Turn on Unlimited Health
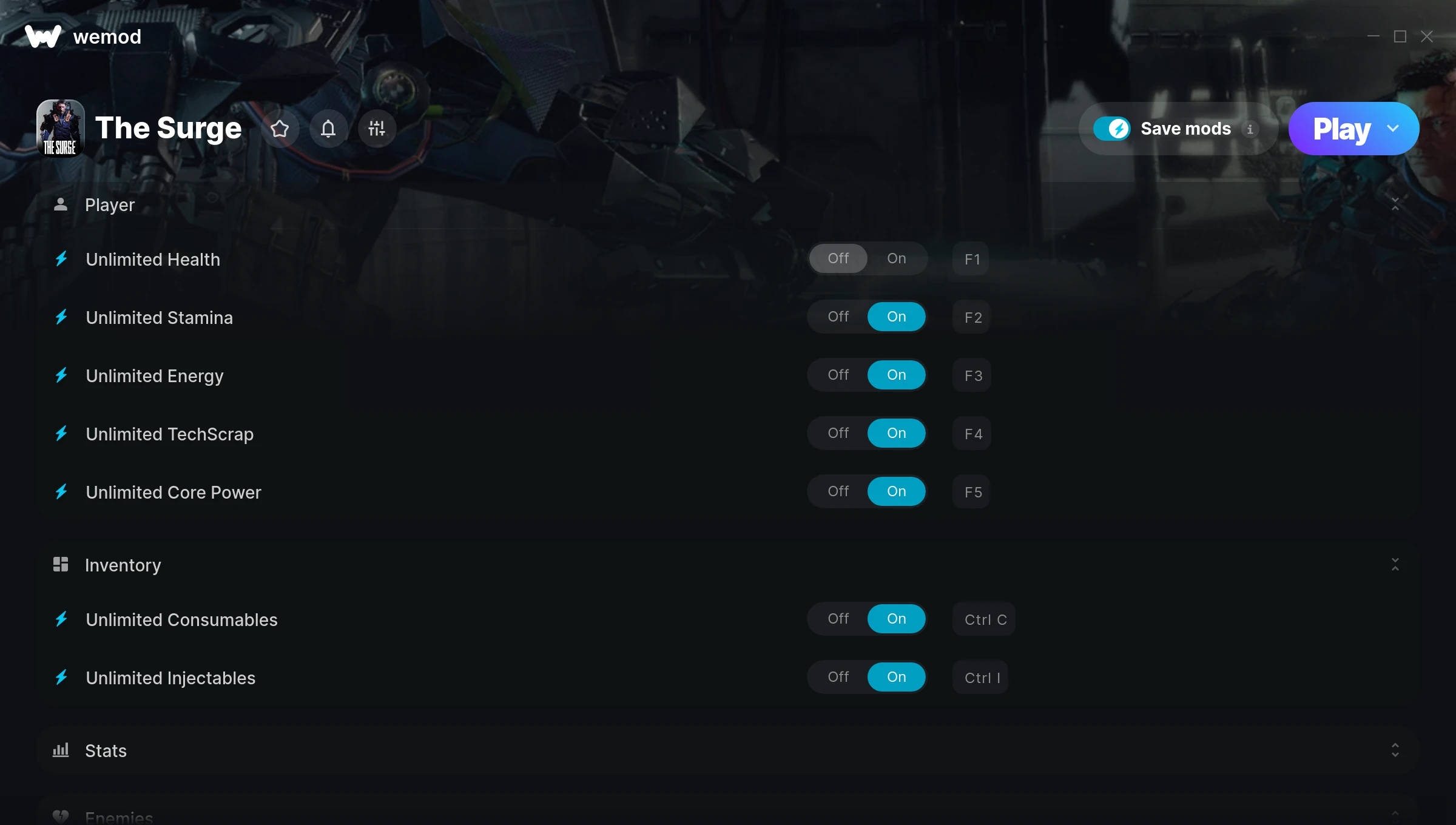Image resolution: width=1456 pixels, height=825 pixels. (896, 258)
